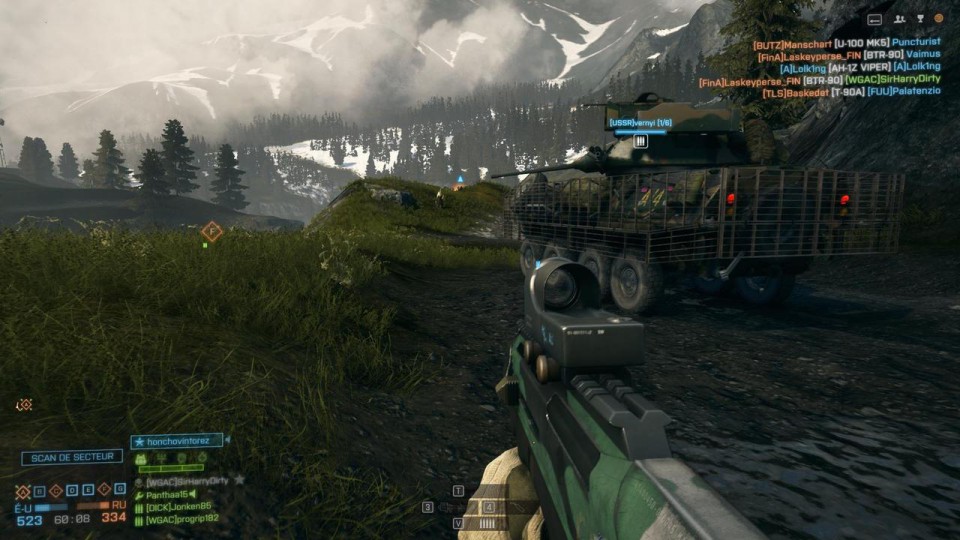Click capture point C flag icon
960x540 pixels.
56,491
